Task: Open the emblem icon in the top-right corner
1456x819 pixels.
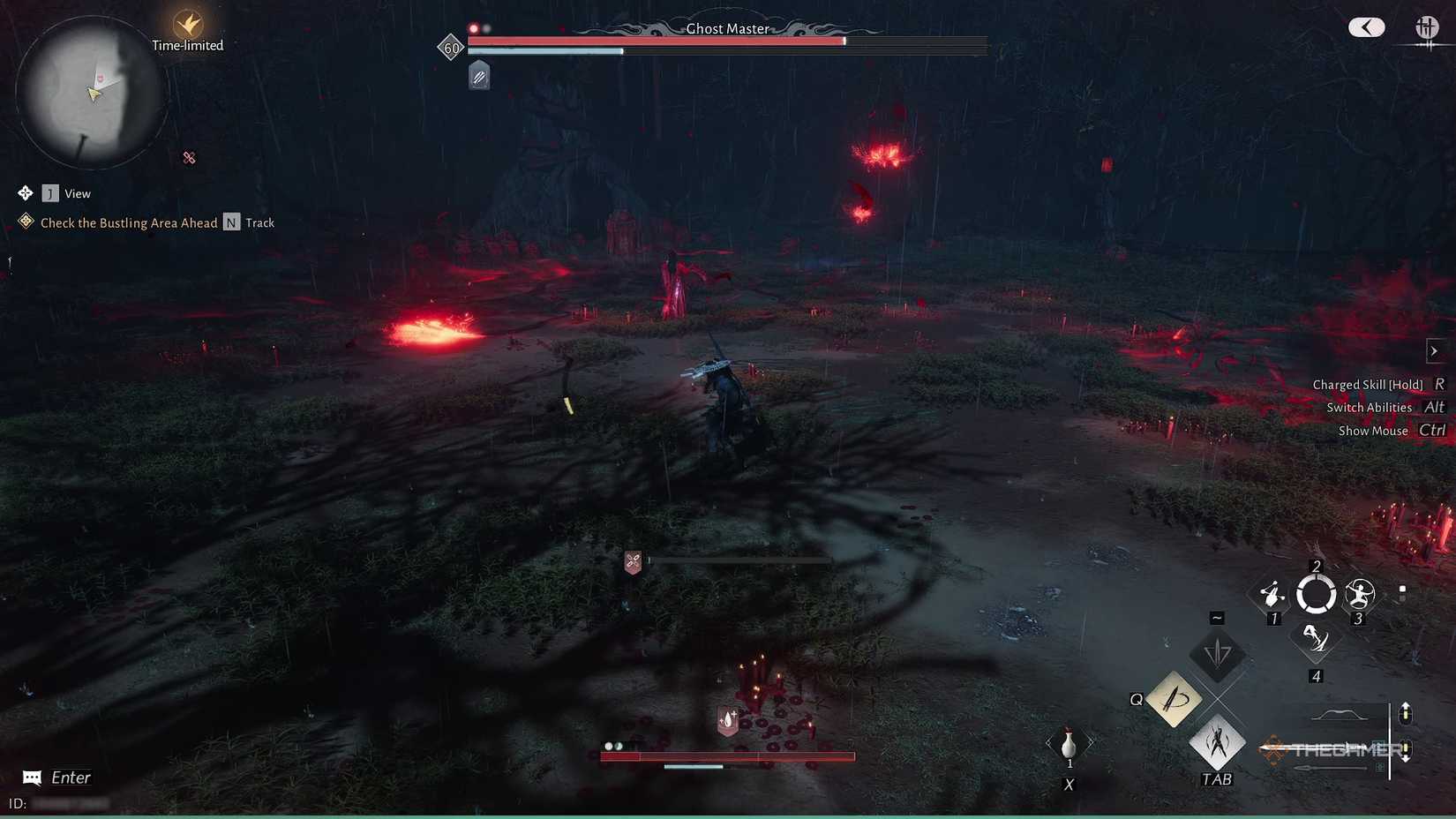Action: tap(1428, 28)
